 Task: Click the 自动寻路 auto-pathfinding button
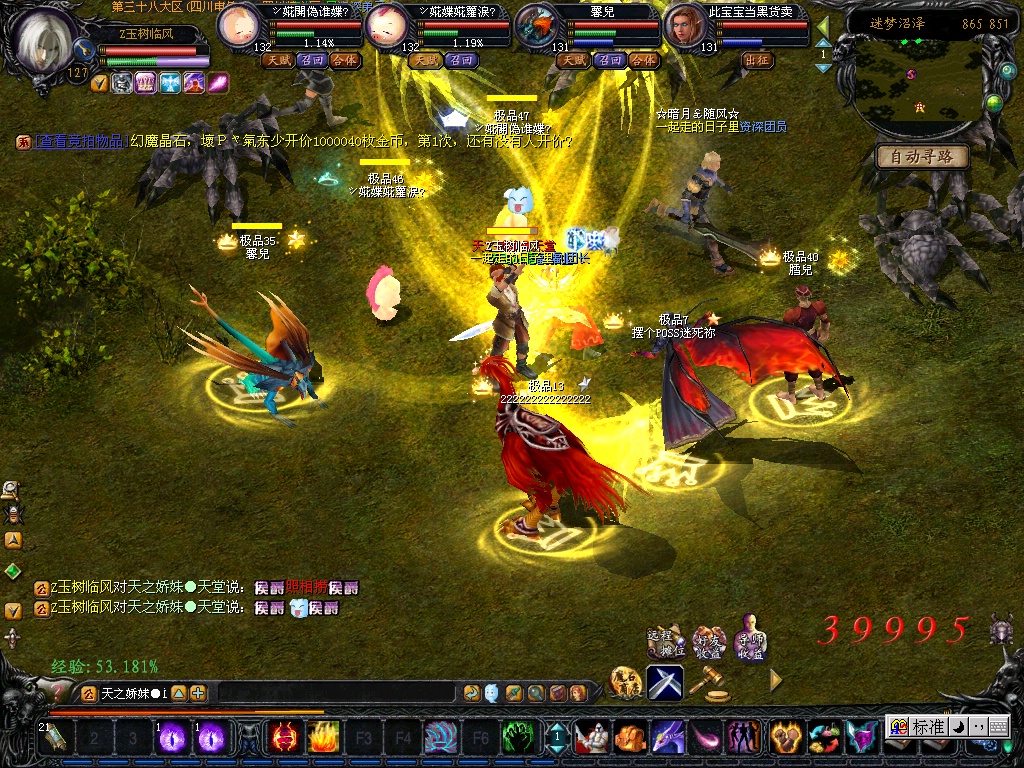(922, 157)
